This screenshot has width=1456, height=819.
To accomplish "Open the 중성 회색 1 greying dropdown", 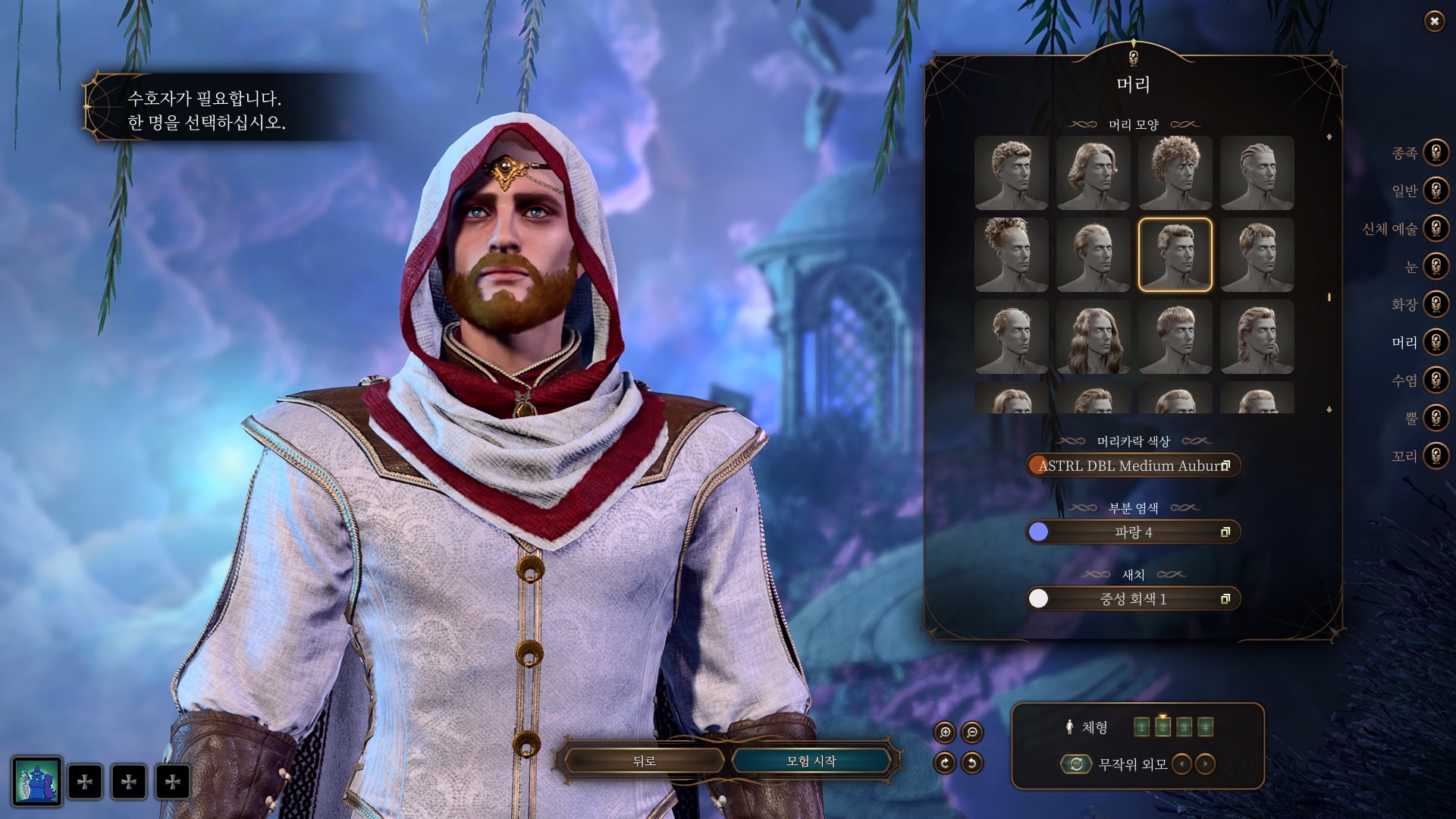I will [x=1133, y=599].
